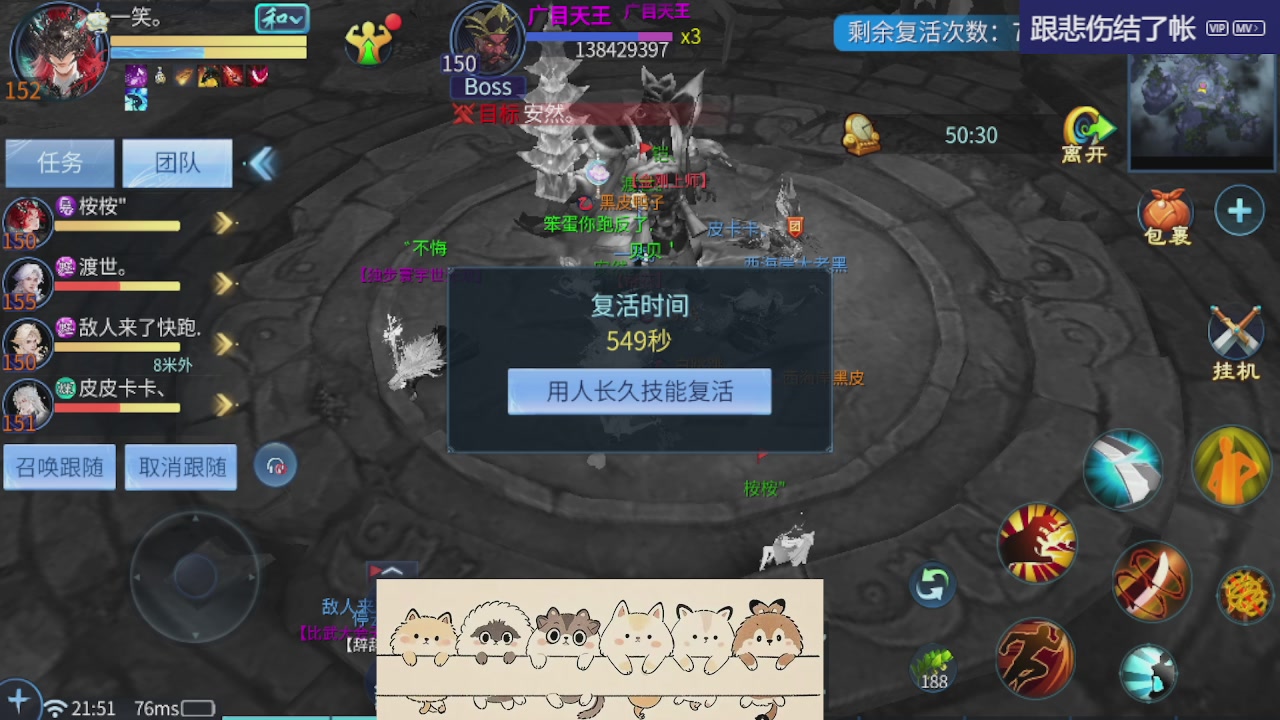Toggle the headphone voice chat button
1280x720 pixels.
pos(274,465)
